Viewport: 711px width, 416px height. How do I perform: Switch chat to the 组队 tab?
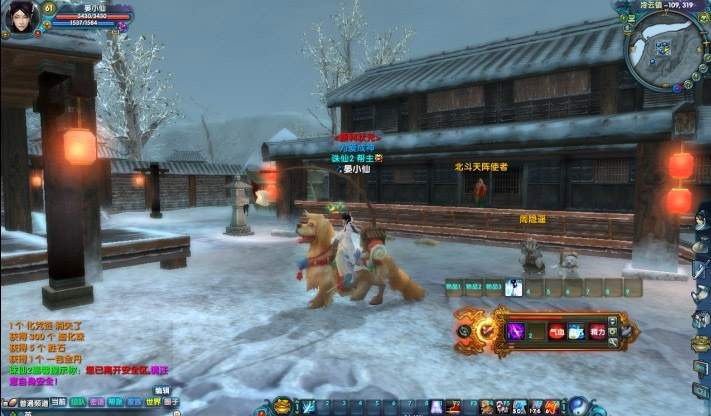(78, 403)
